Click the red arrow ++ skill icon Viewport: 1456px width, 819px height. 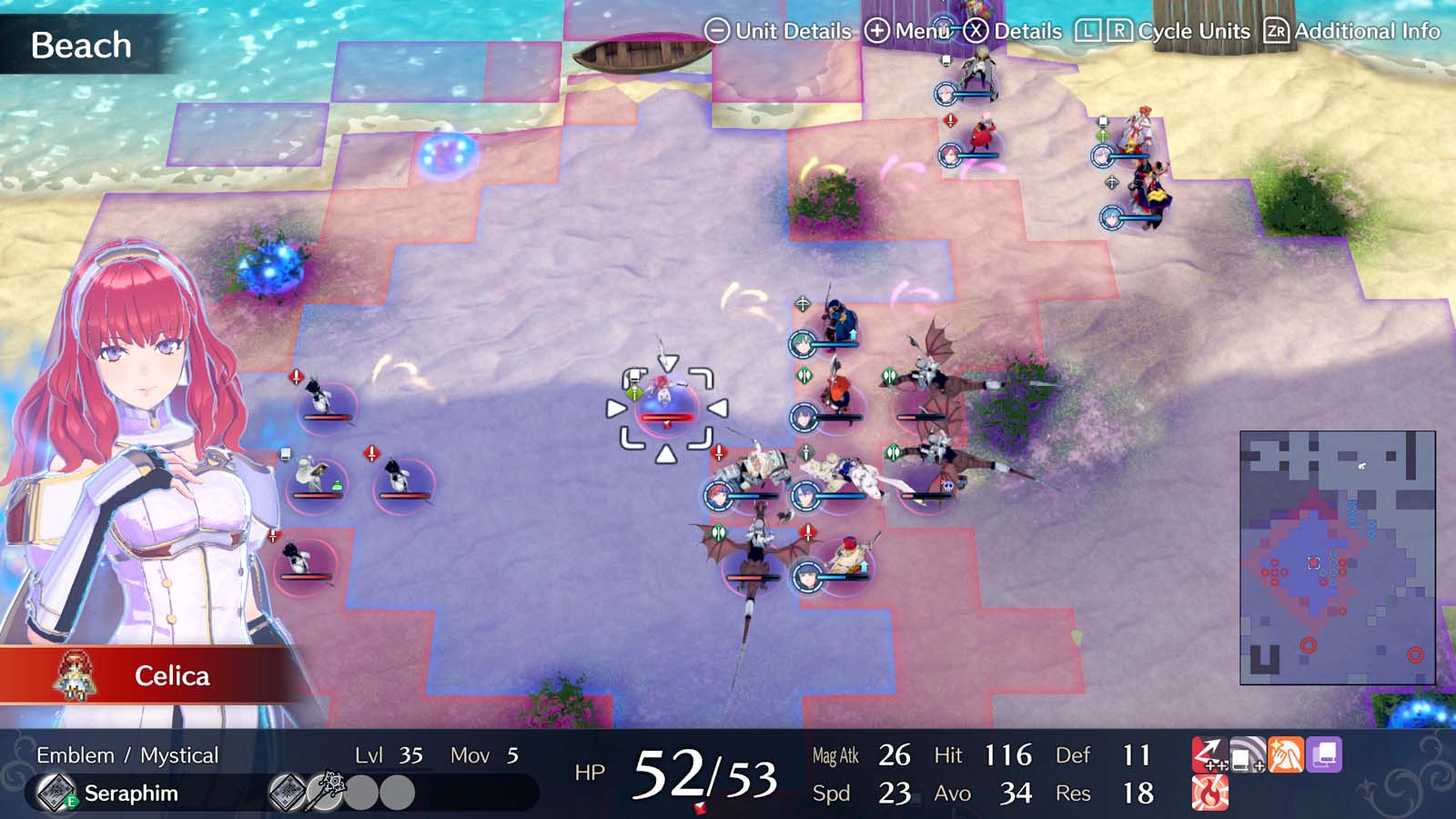tap(1210, 753)
